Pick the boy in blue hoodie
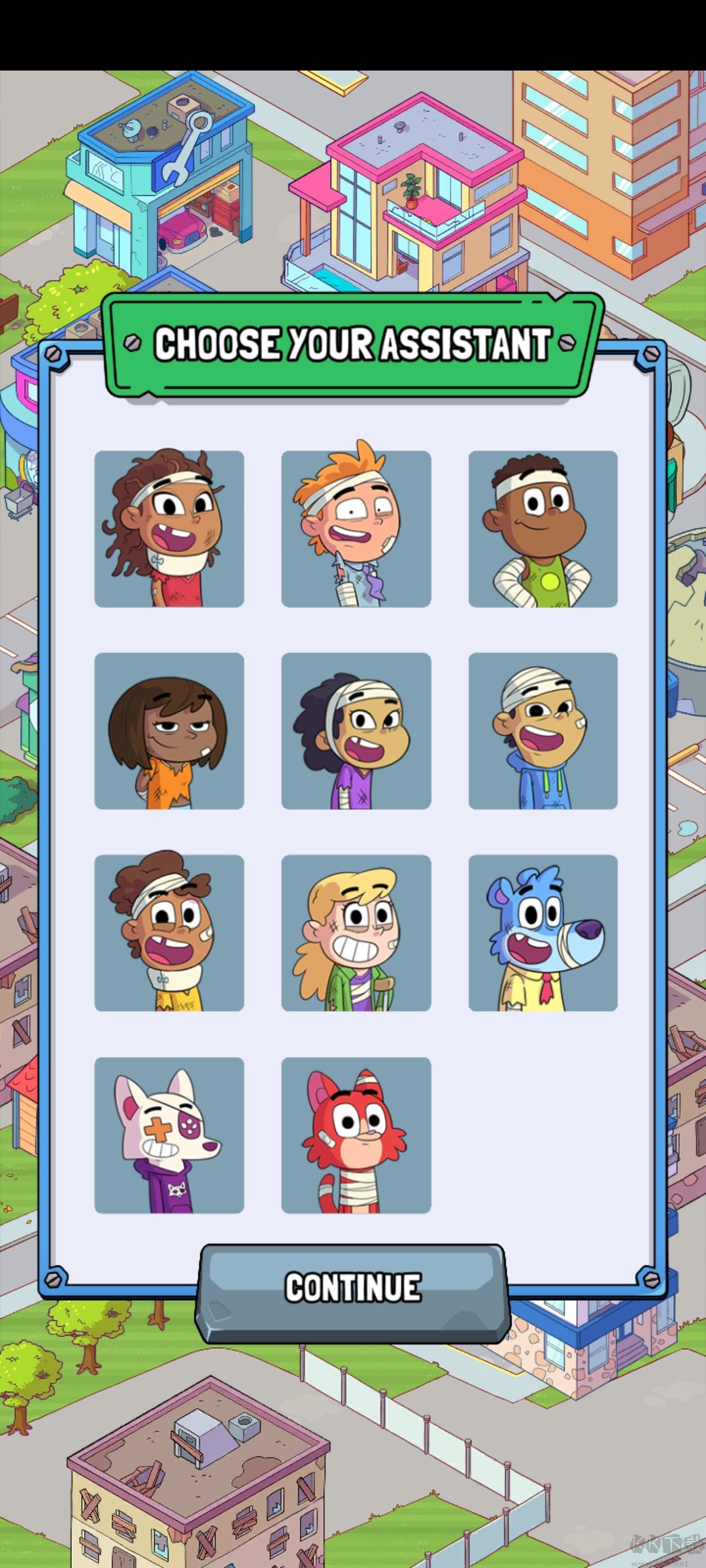 pyautogui.click(x=543, y=730)
